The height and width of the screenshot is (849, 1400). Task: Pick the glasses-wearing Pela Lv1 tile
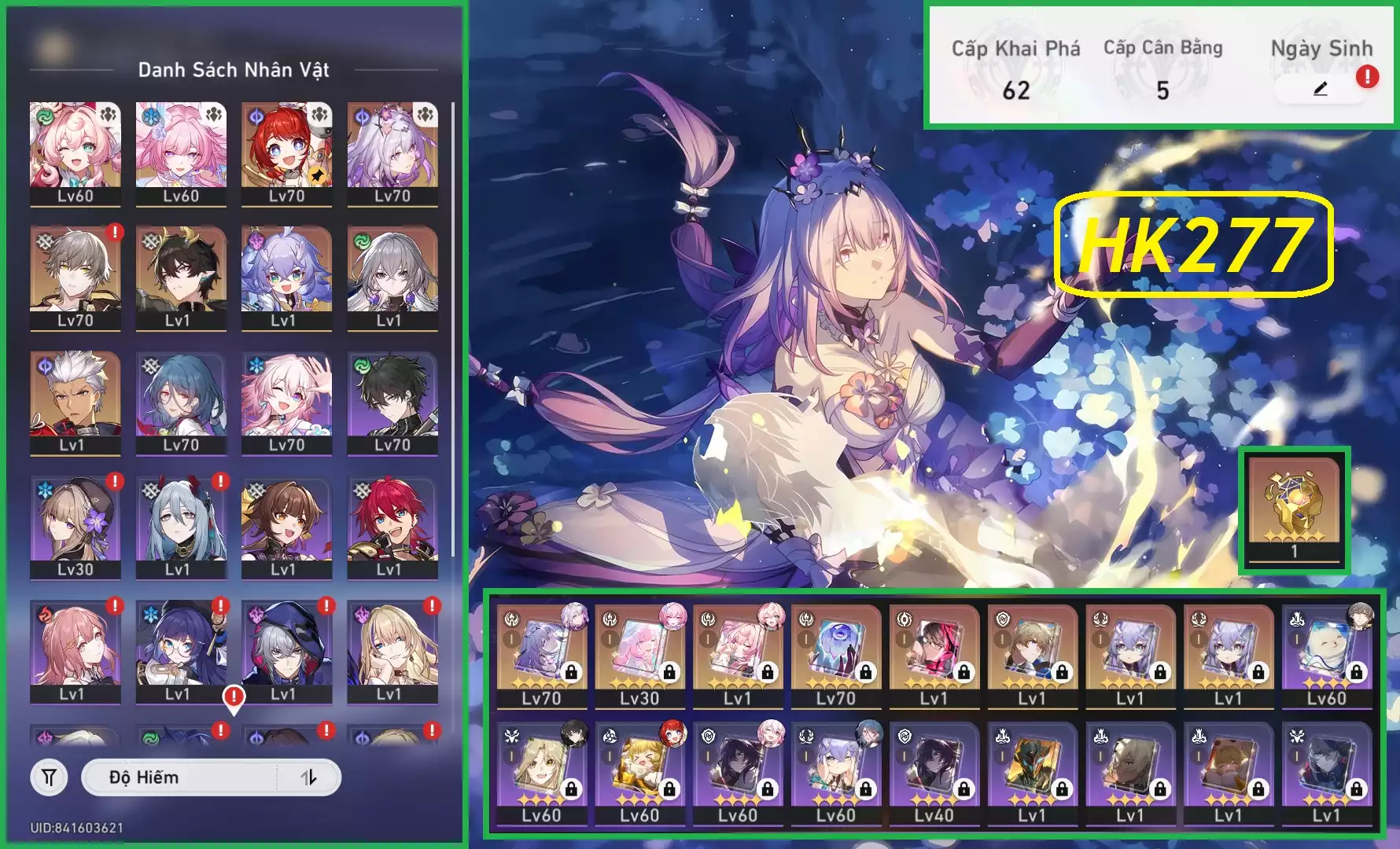click(181, 650)
